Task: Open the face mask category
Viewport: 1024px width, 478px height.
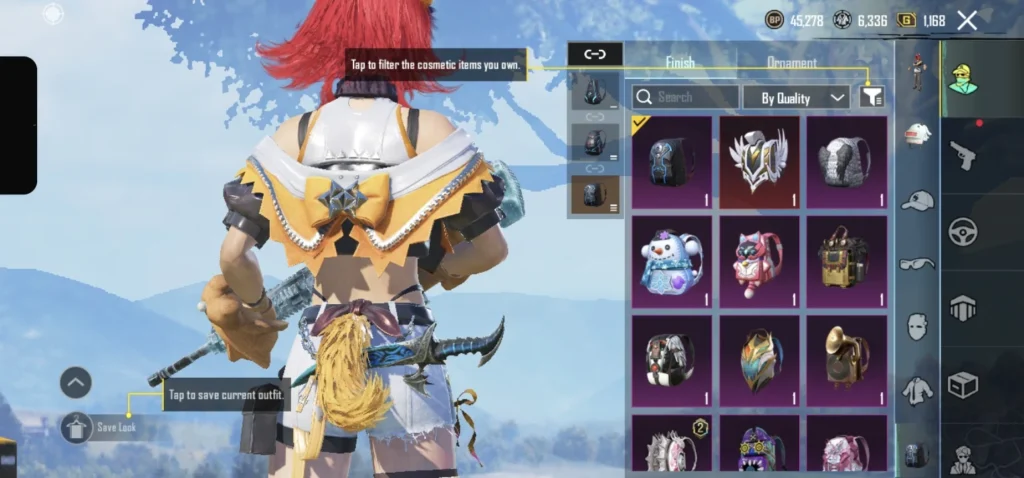Action: [917, 326]
